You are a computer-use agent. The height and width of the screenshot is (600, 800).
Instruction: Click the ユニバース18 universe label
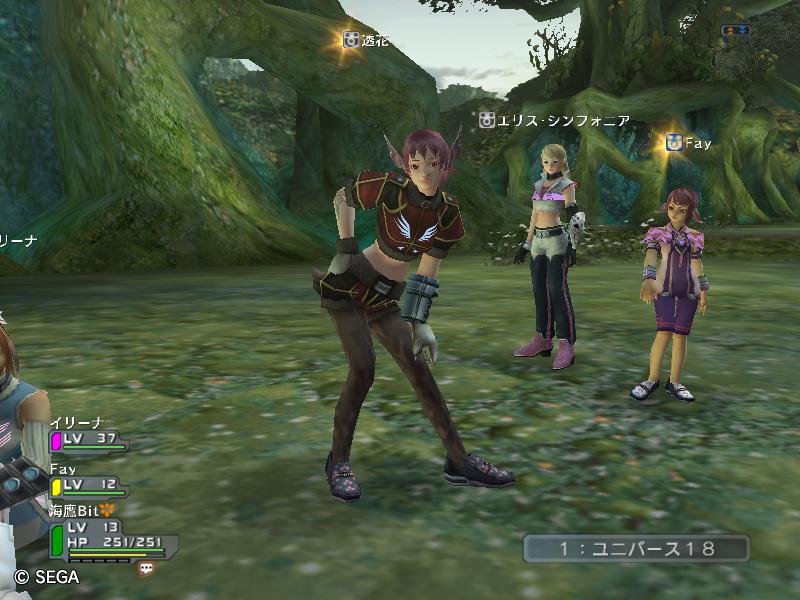click(x=636, y=548)
